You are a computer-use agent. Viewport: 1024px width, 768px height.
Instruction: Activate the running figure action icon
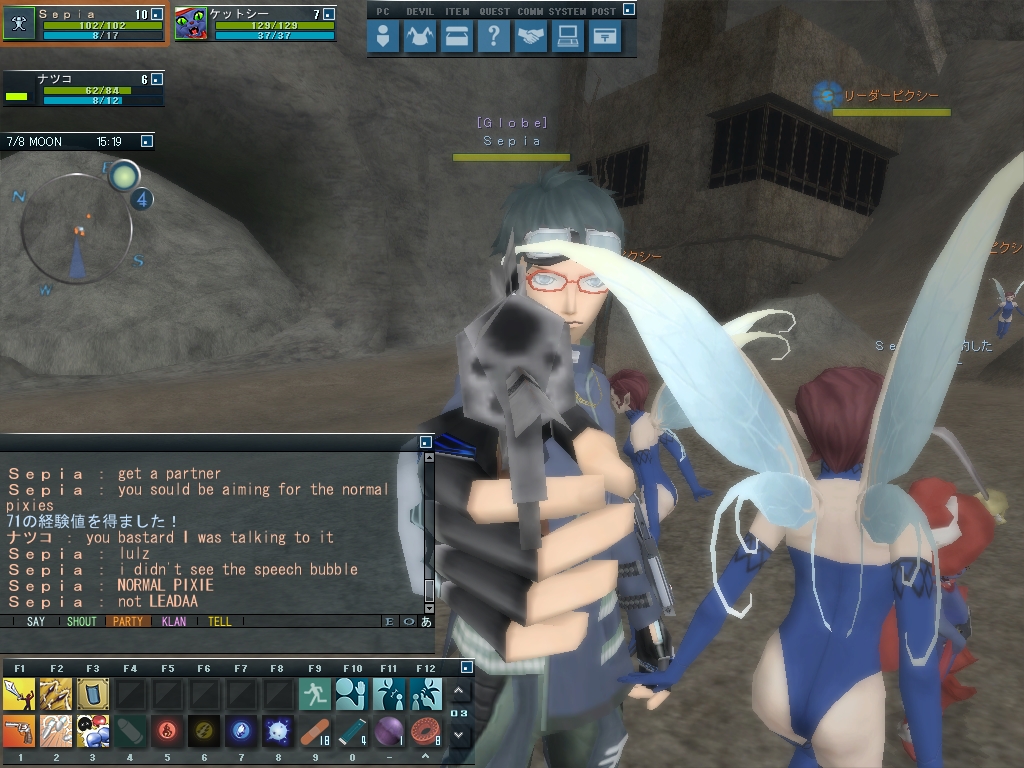coord(315,693)
